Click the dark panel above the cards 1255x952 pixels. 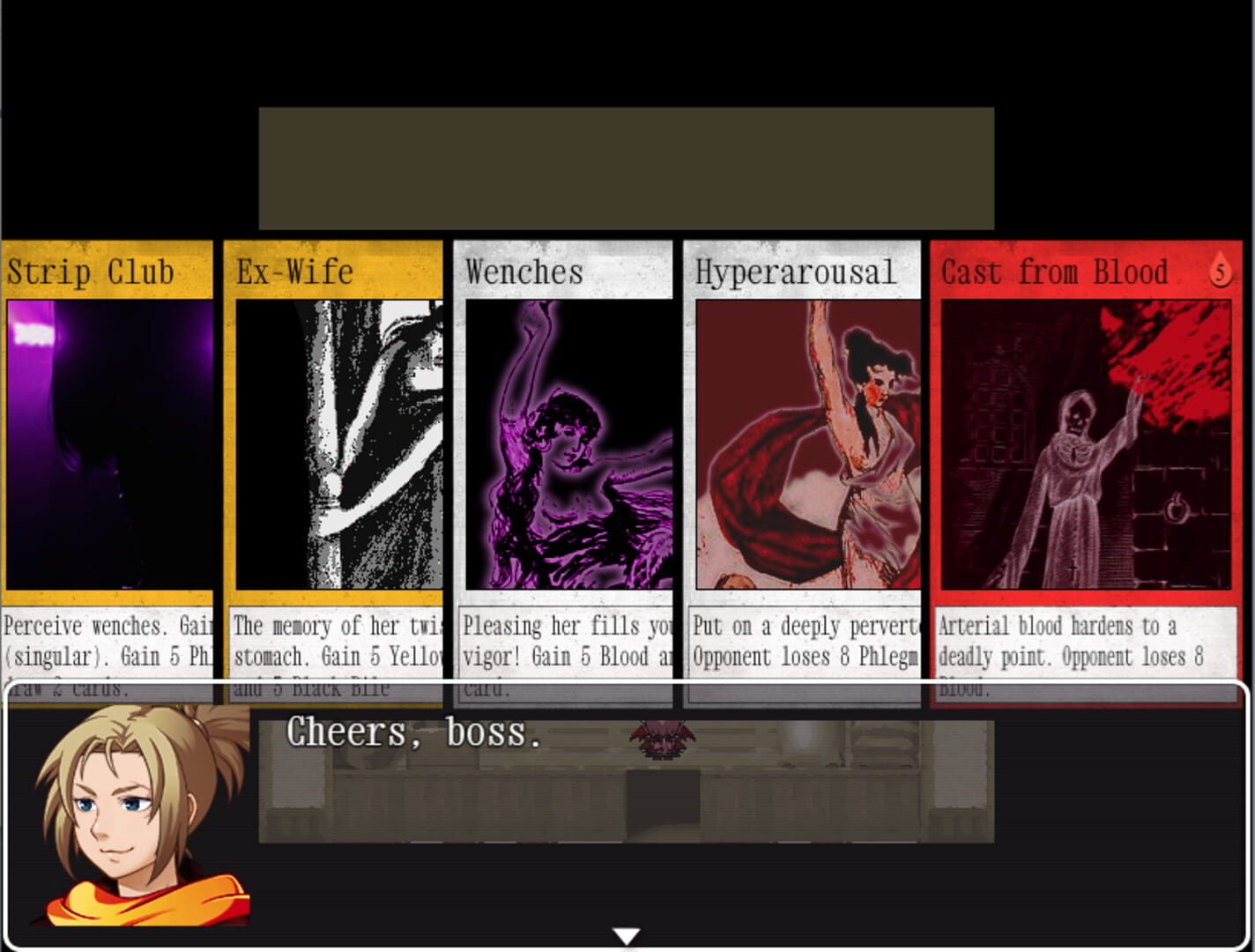point(626,167)
